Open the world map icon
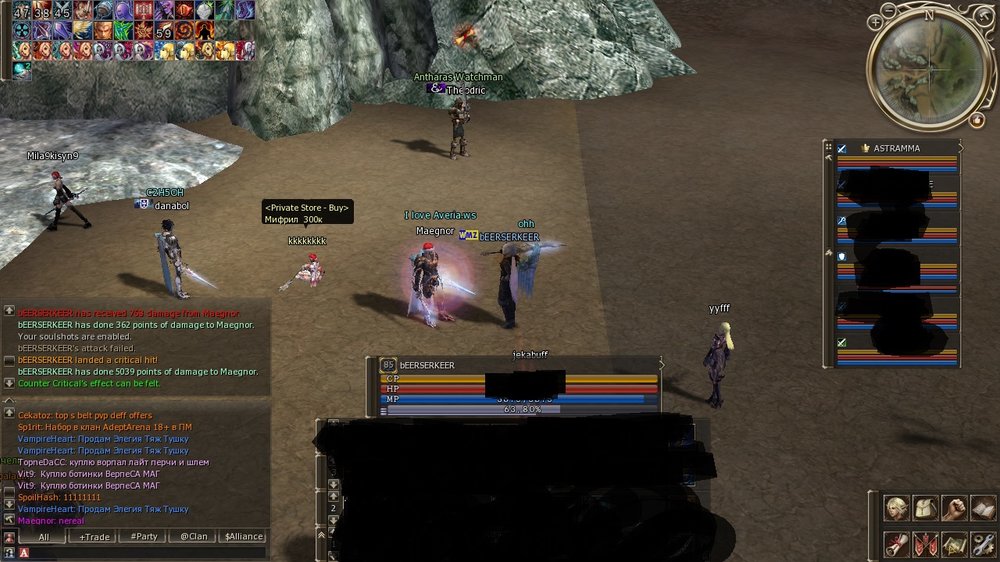Image resolution: width=1000 pixels, height=562 pixels. pos(955,543)
